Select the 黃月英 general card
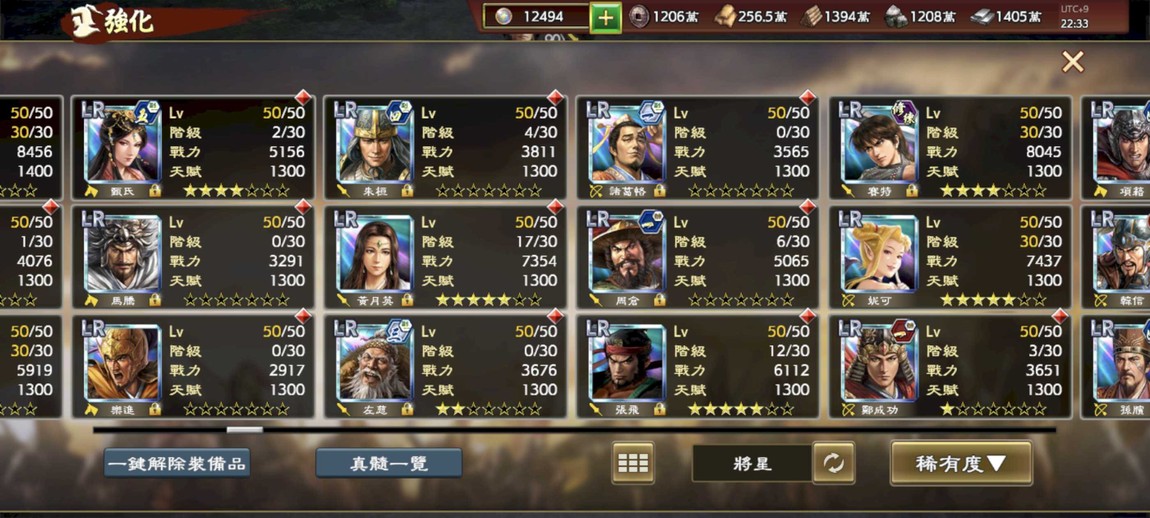 point(445,256)
